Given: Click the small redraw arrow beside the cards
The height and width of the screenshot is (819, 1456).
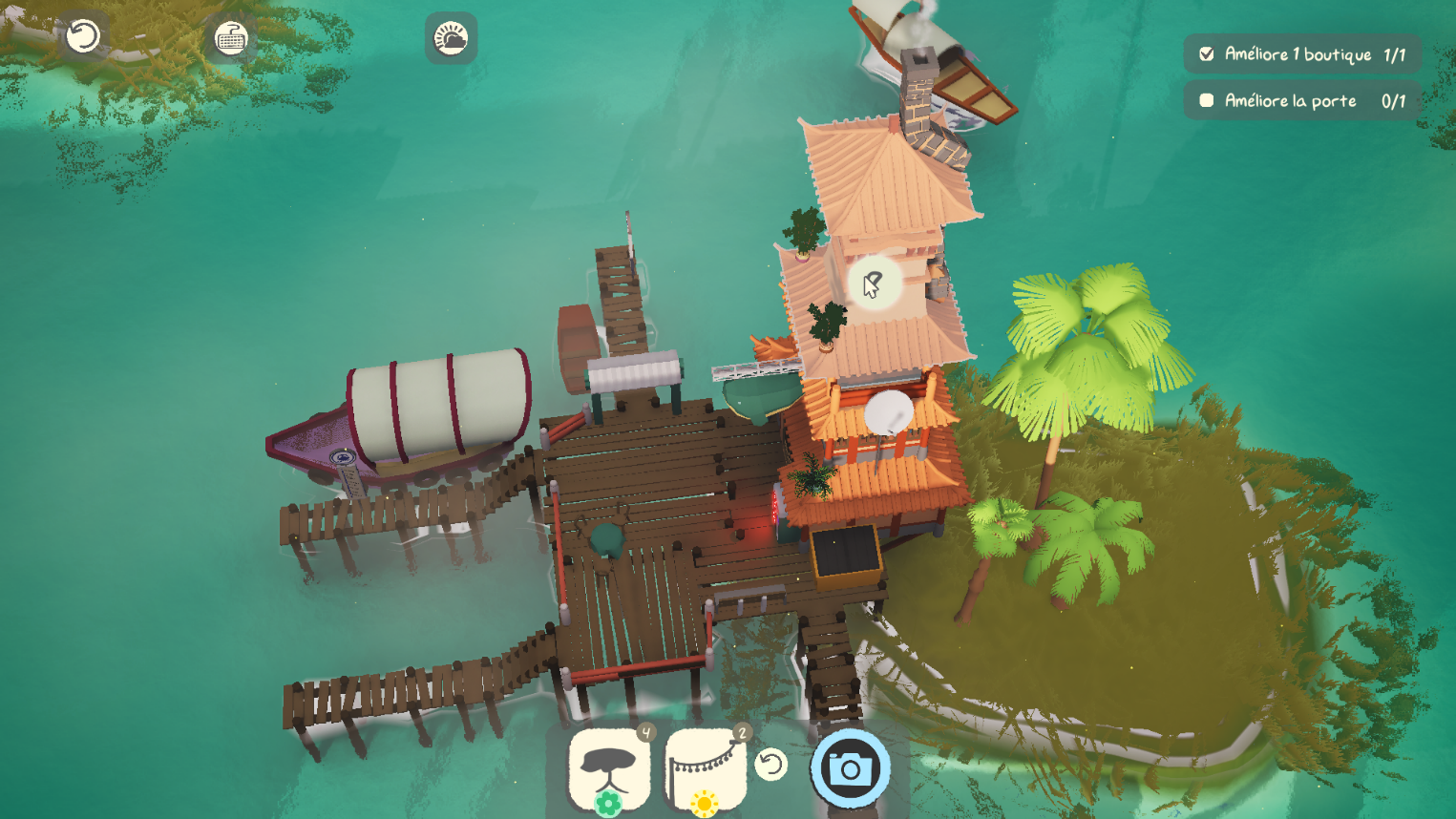Looking at the screenshot, I should pyautogui.click(x=770, y=764).
